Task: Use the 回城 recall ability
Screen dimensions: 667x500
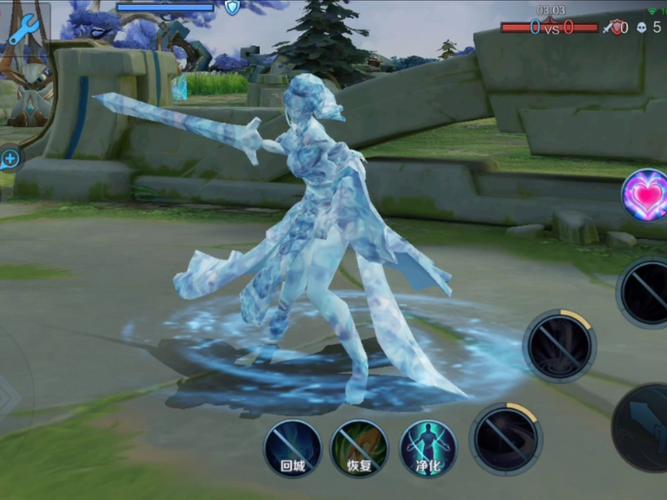Action: (x=292, y=447)
